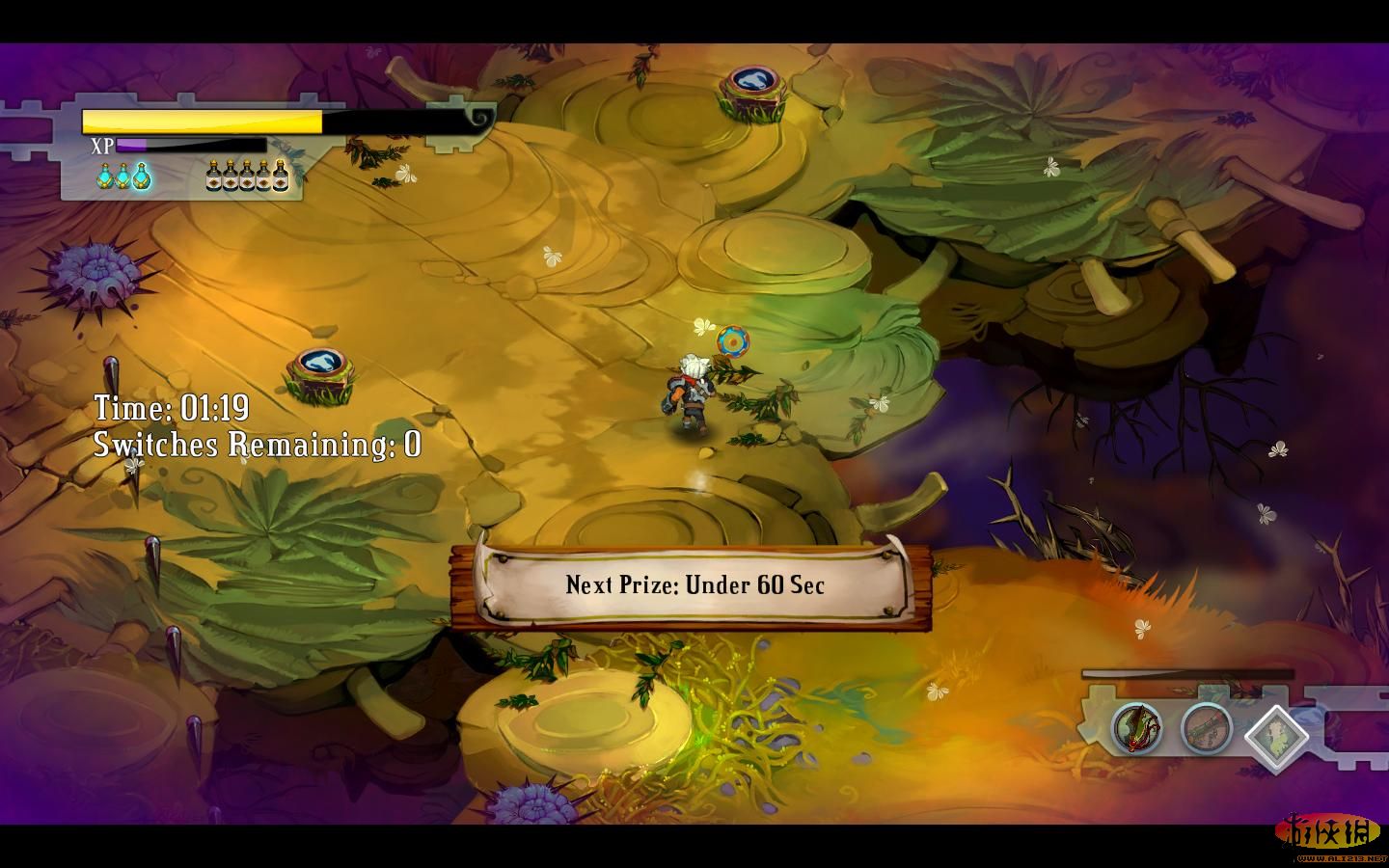The image size is (1389, 868).
Task: Activate the diamond-shaped secret skill icon
Action: pyautogui.click(x=1275, y=736)
